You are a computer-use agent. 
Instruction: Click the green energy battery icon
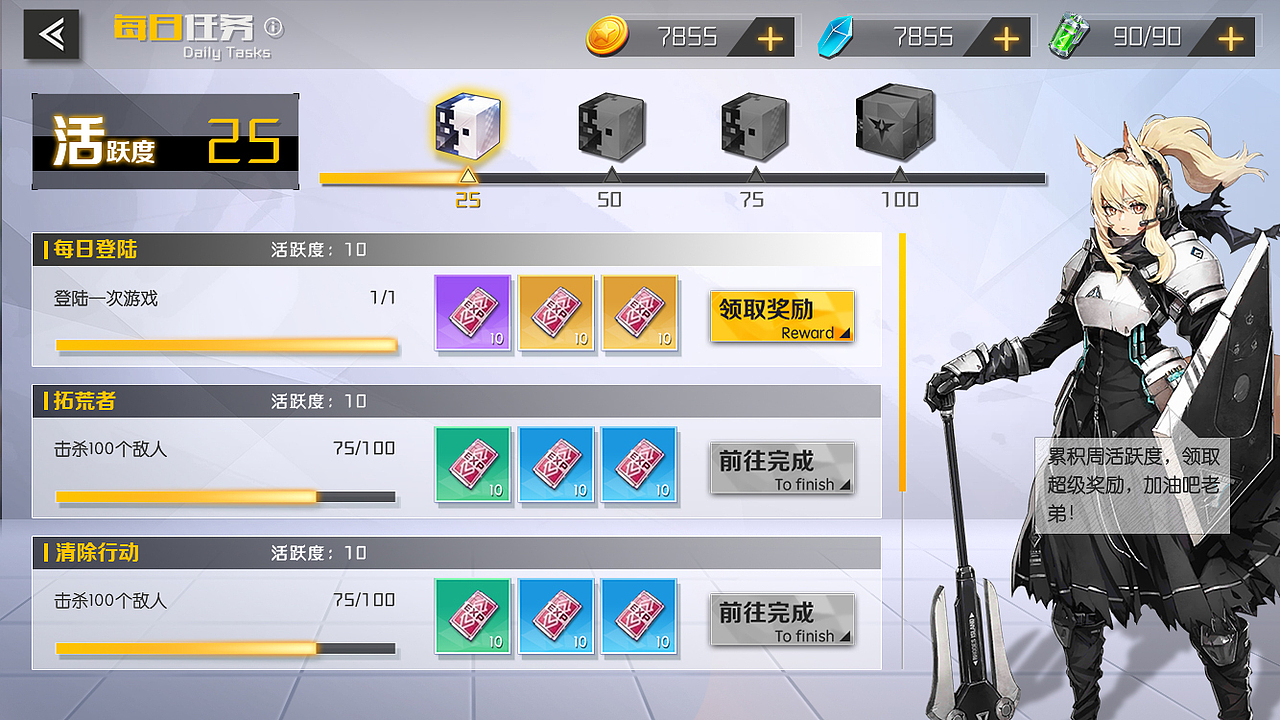(1070, 36)
